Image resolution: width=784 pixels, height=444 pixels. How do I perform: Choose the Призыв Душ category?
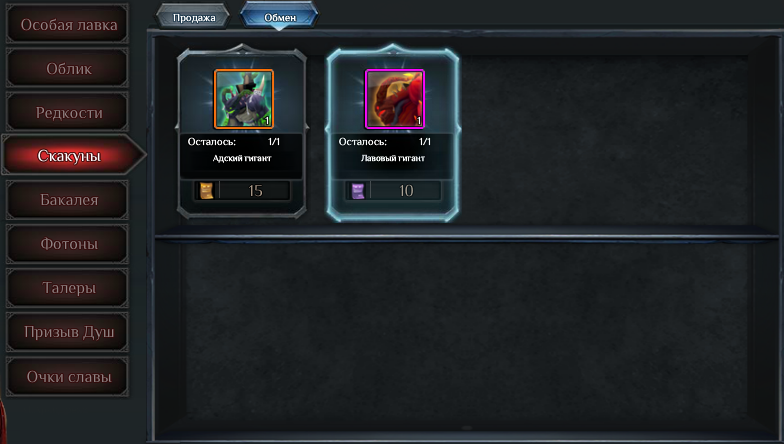[x=68, y=332]
